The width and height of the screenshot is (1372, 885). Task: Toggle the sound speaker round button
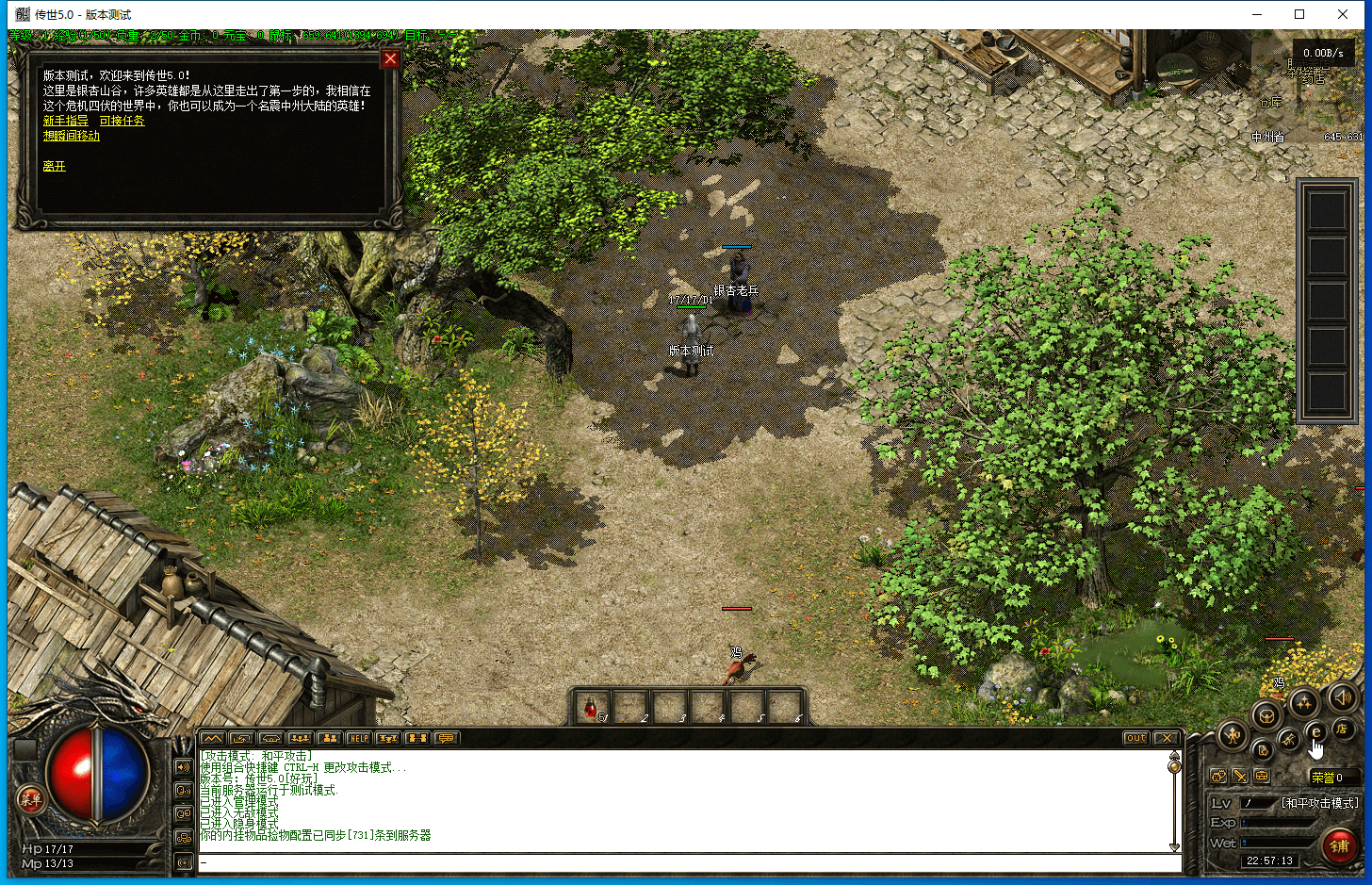pyautogui.click(x=1342, y=698)
